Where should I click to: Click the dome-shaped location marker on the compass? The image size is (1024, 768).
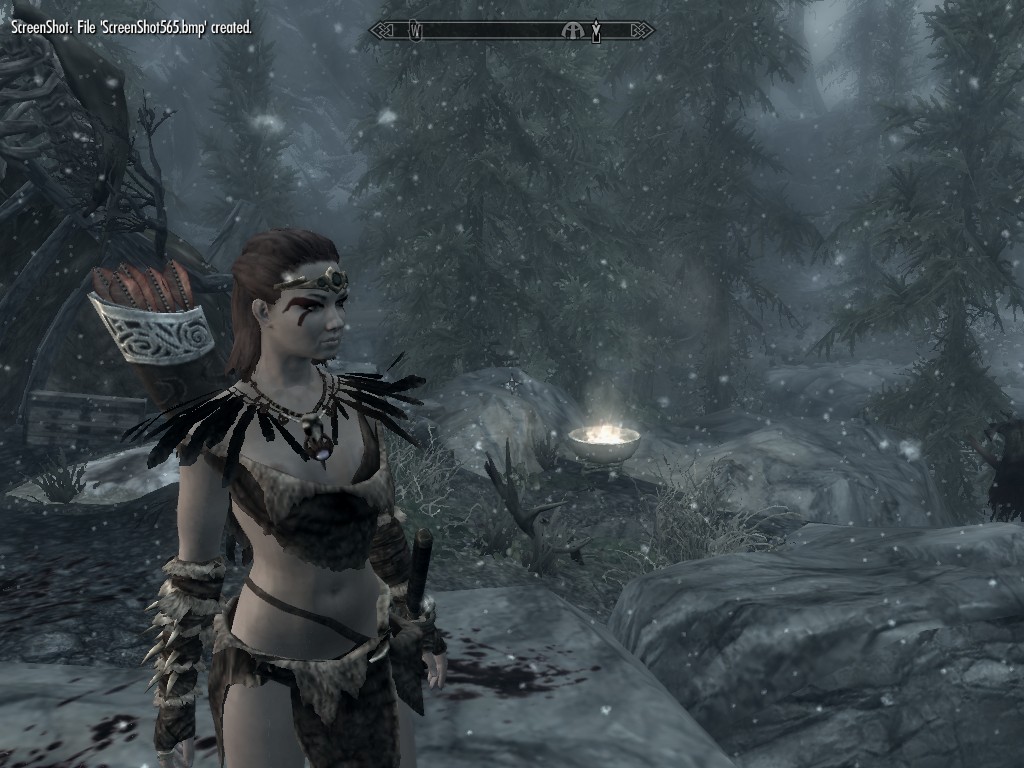[x=573, y=31]
